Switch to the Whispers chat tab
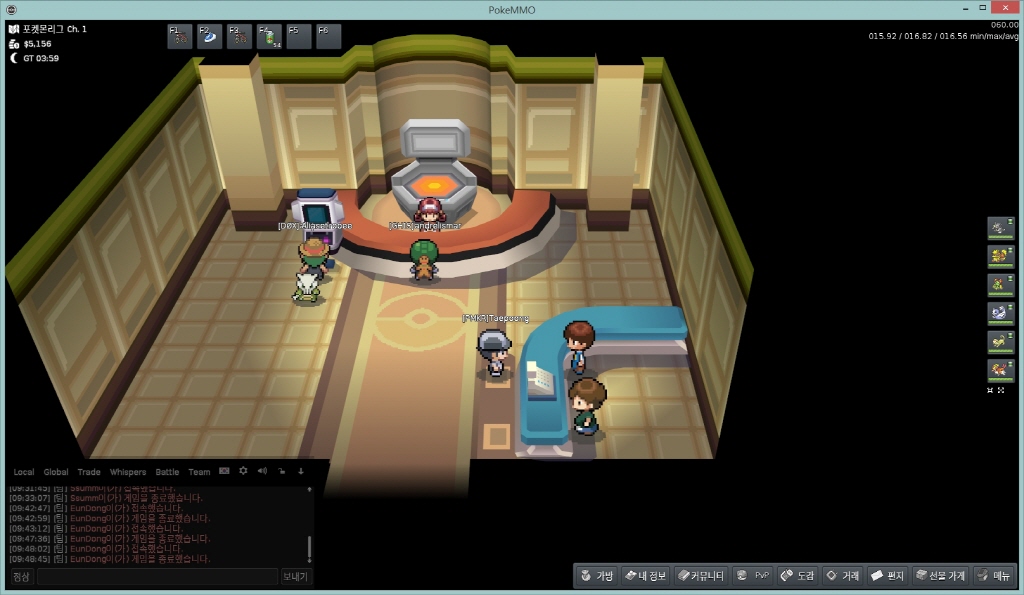The width and height of the screenshot is (1024, 595). click(128, 472)
